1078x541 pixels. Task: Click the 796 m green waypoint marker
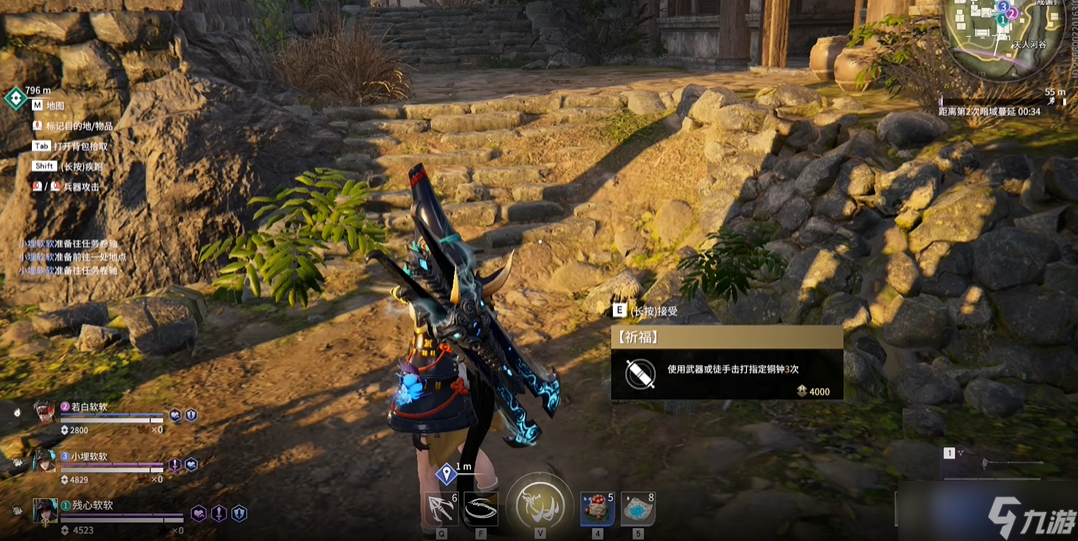pos(16,98)
